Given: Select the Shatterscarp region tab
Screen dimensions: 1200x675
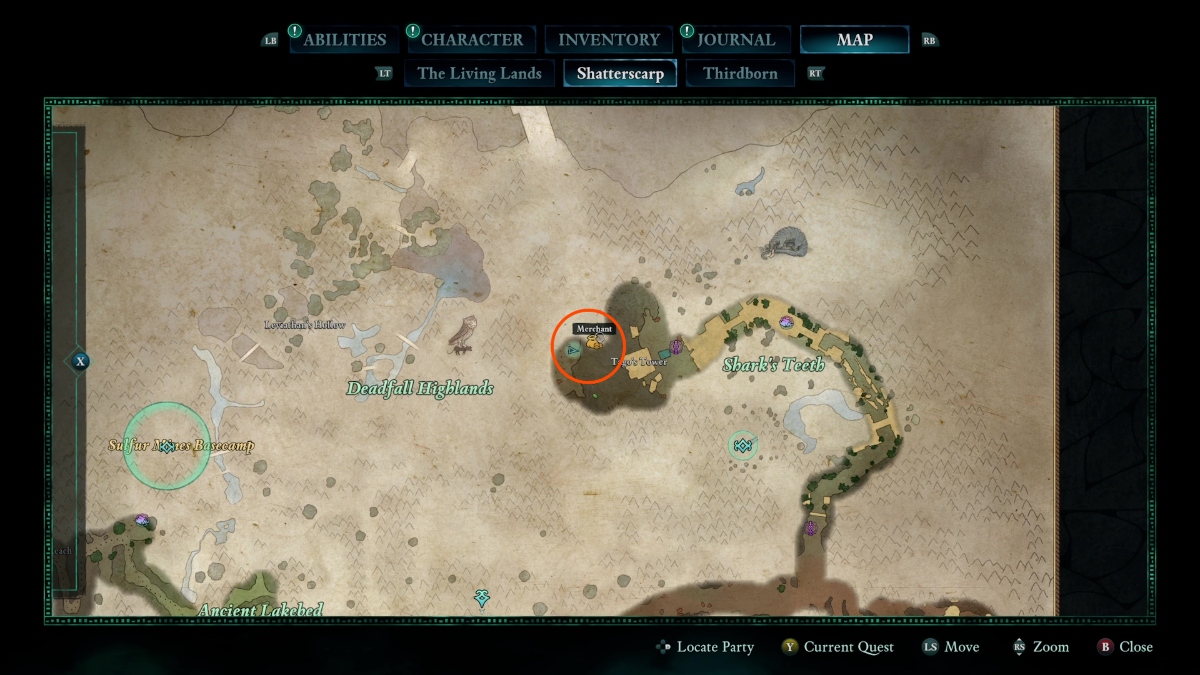Looking at the screenshot, I should [x=620, y=73].
